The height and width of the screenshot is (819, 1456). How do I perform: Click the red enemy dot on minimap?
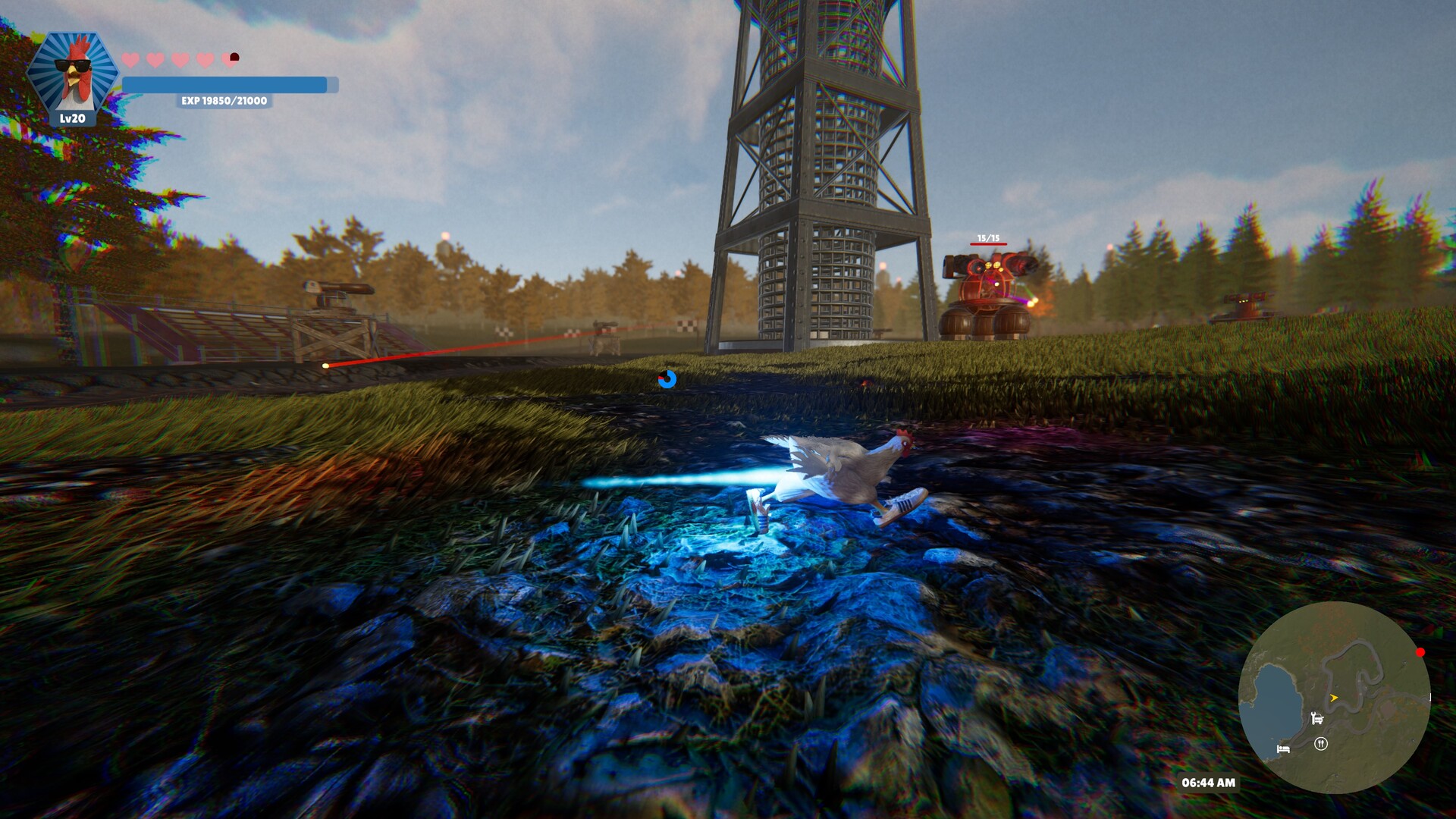click(1420, 652)
